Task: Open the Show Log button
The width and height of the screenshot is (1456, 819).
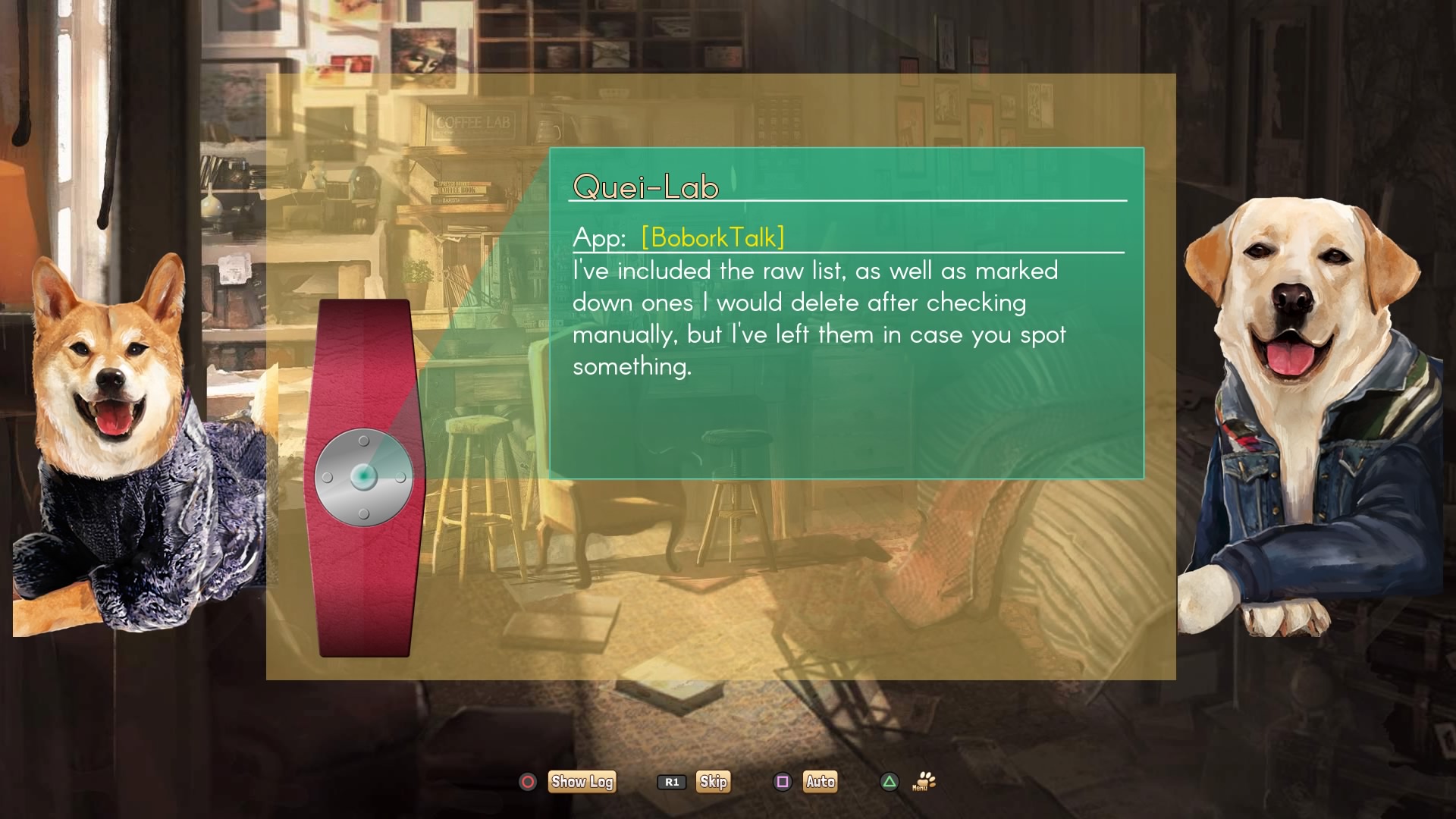Action: (x=582, y=782)
